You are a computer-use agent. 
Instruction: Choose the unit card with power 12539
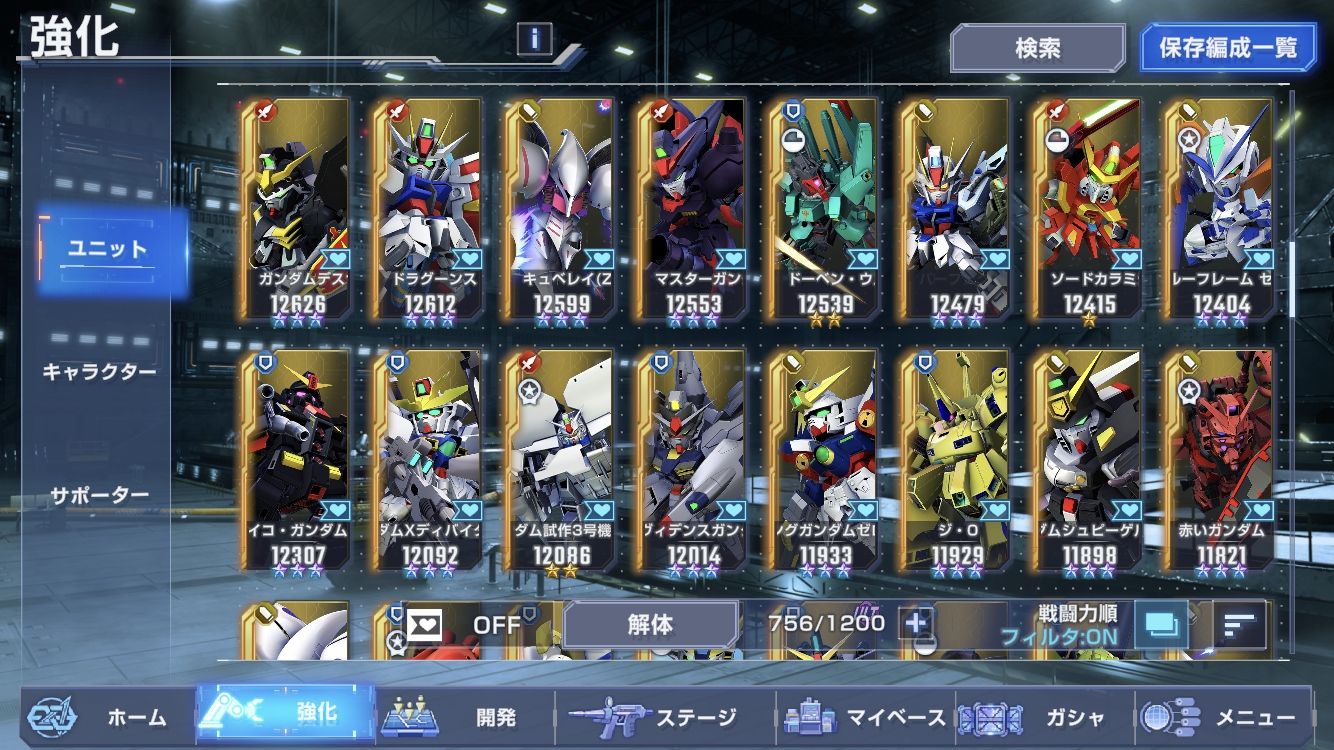[x=824, y=210]
